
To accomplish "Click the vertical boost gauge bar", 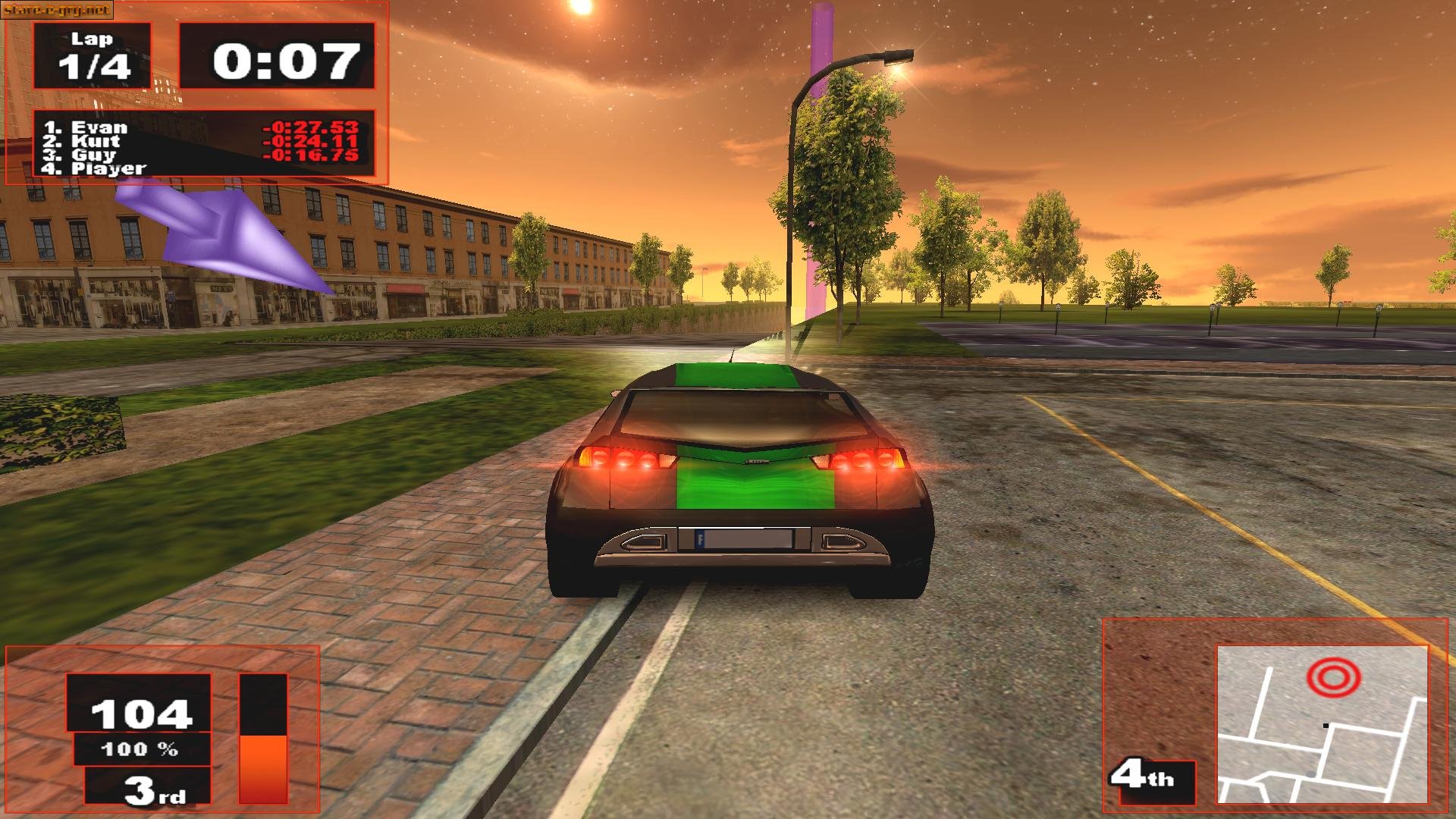I will [264, 739].
